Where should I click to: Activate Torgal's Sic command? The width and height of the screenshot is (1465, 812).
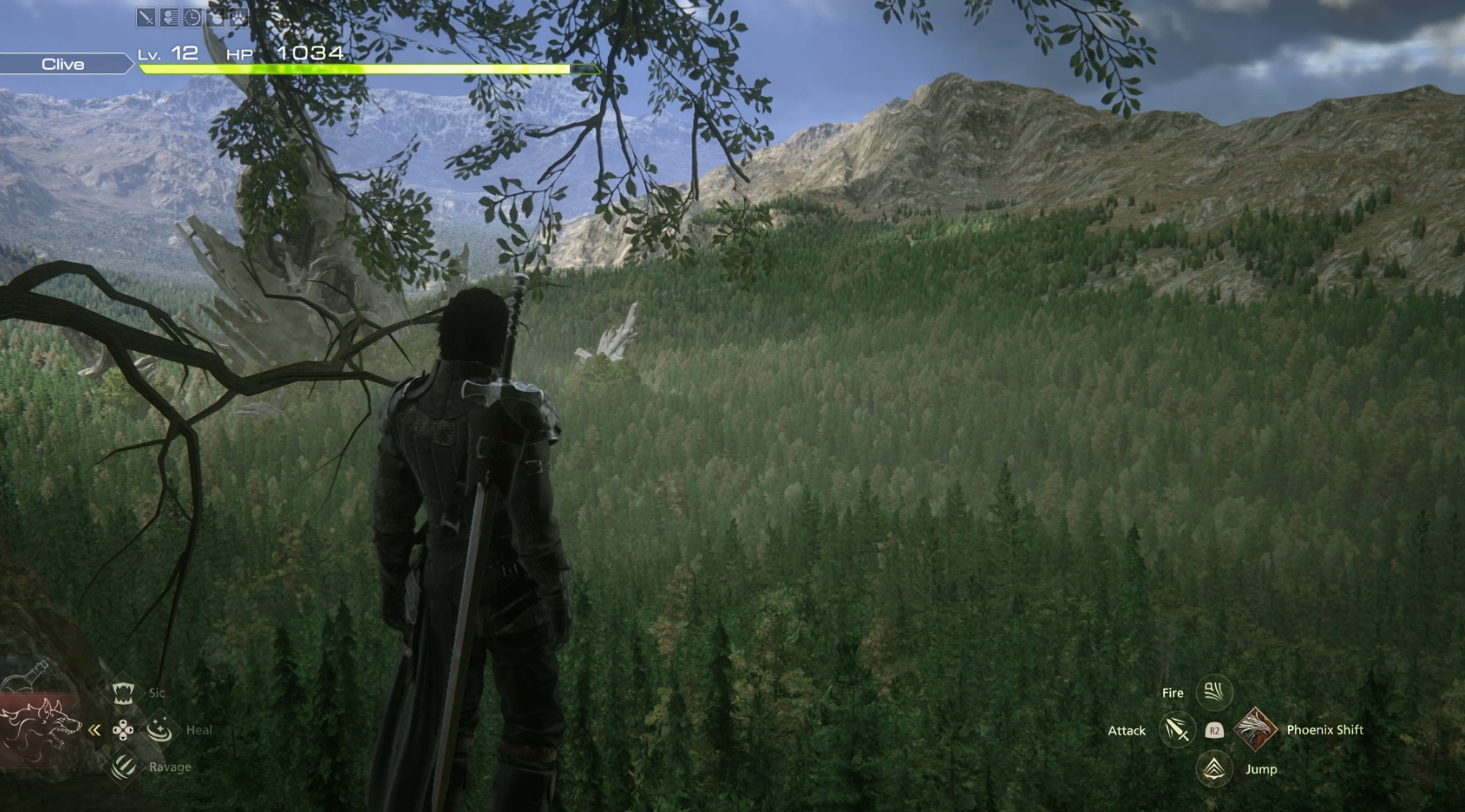click(x=123, y=693)
